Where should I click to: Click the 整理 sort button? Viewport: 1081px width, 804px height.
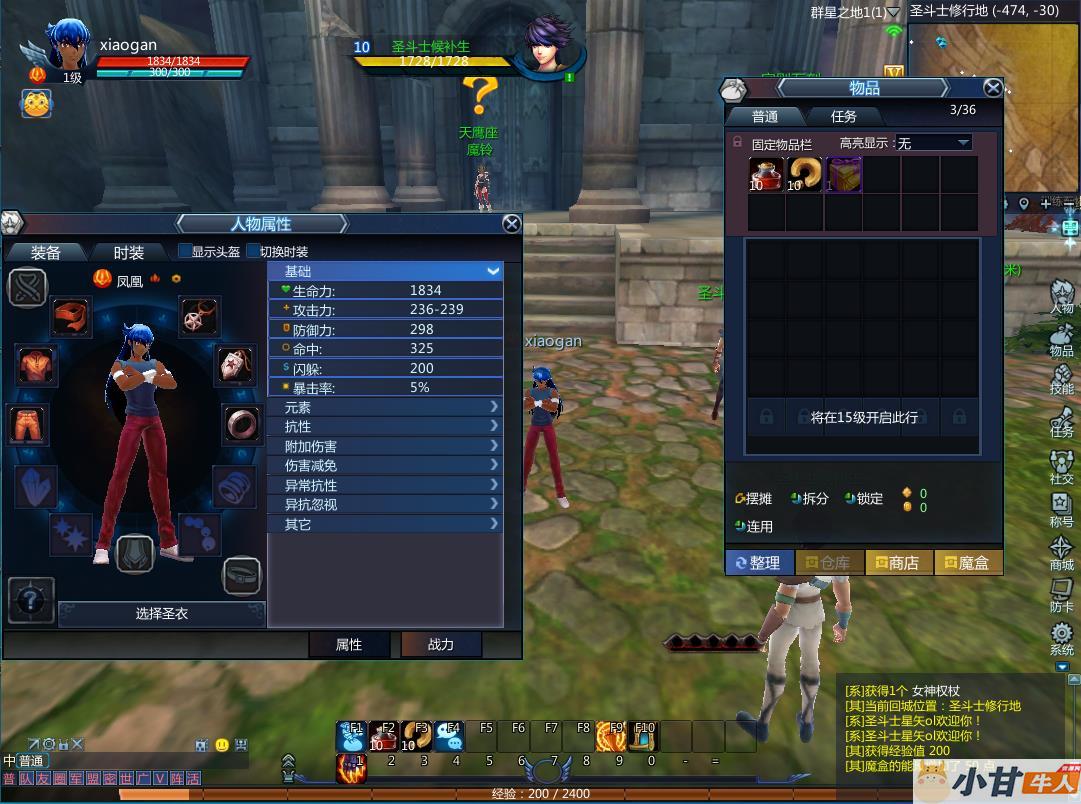[759, 563]
